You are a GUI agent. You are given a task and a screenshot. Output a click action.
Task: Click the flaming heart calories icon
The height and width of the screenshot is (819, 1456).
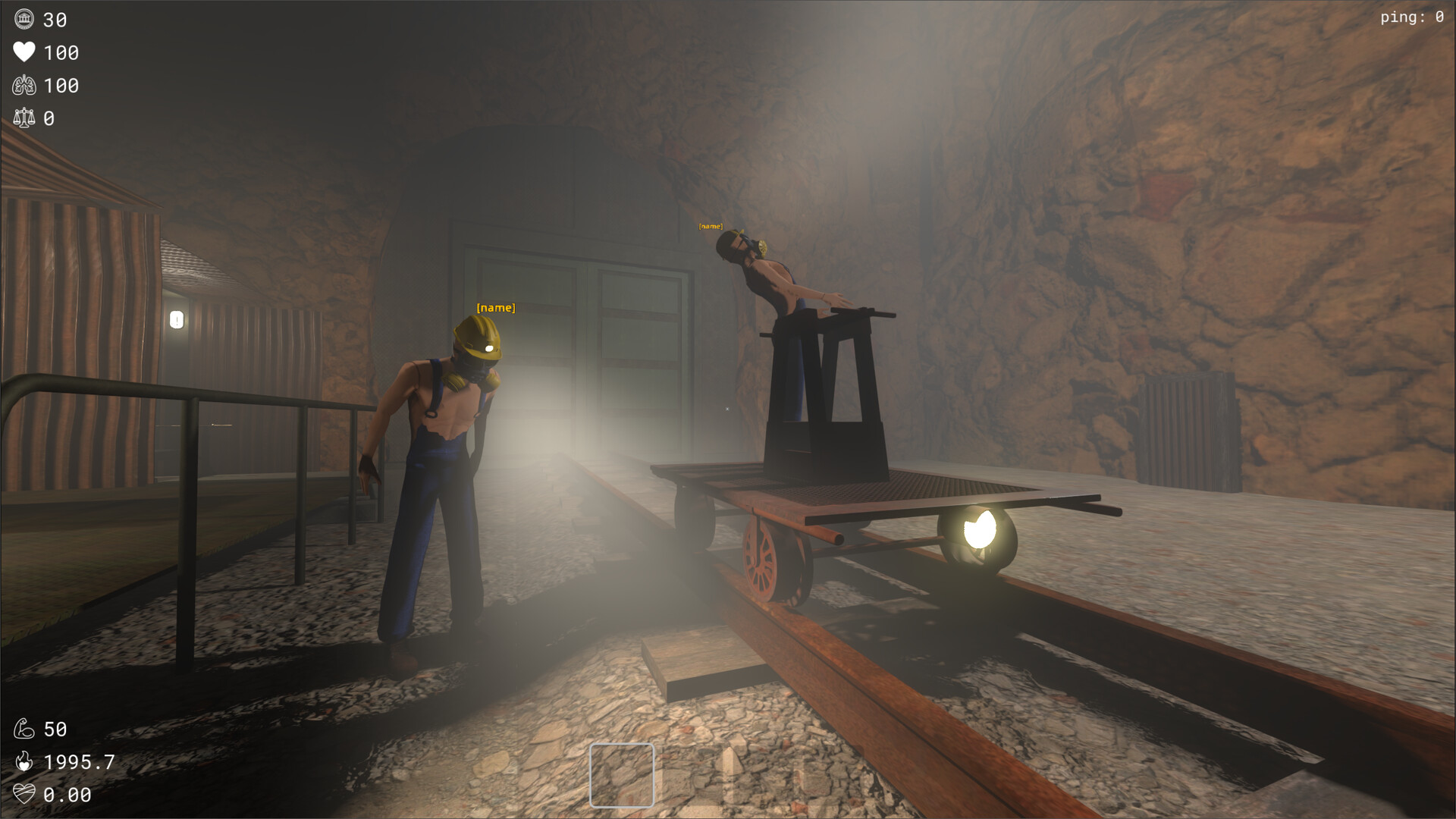[25, 762]
